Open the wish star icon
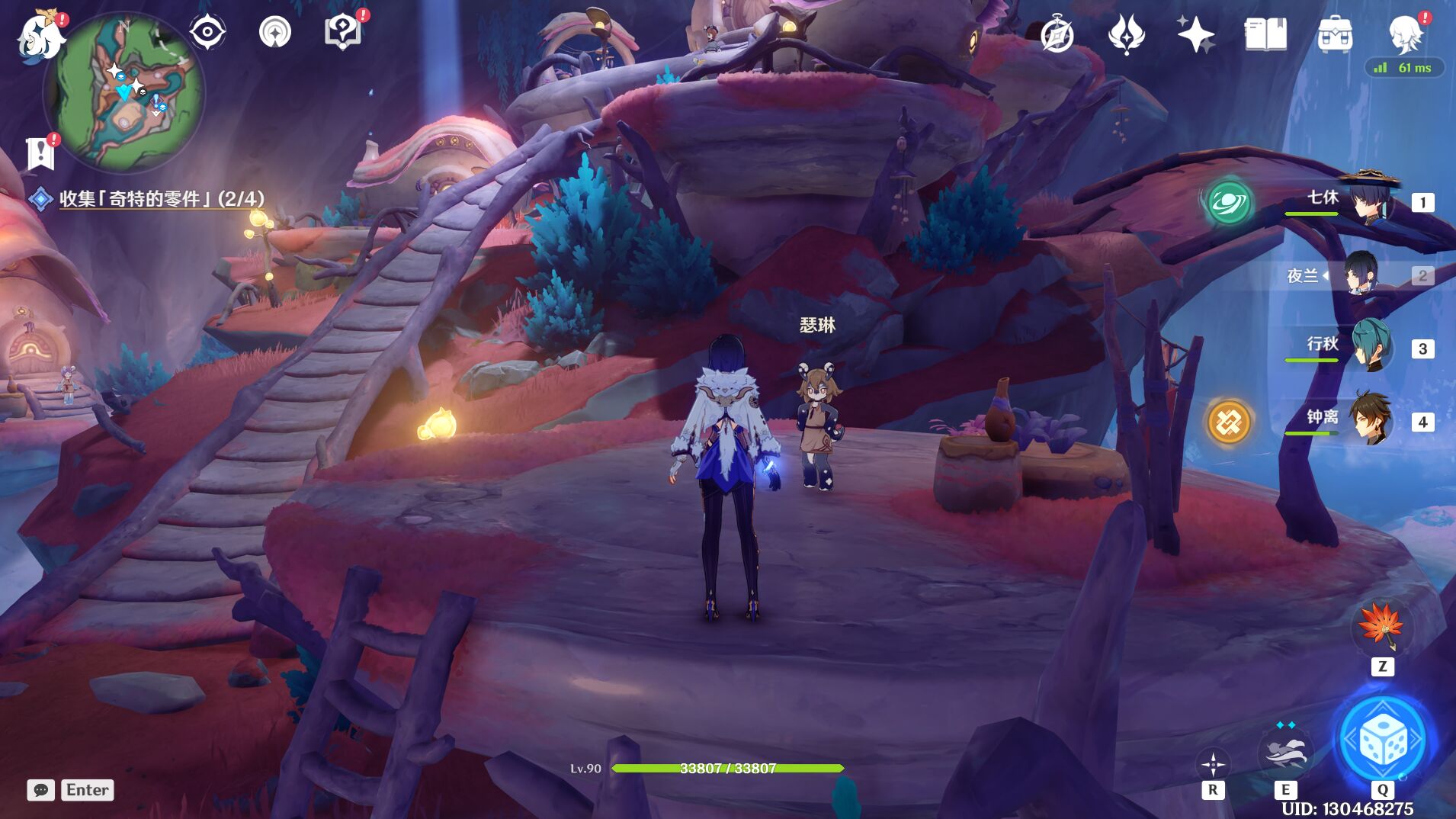 [x=1195, y=34]
